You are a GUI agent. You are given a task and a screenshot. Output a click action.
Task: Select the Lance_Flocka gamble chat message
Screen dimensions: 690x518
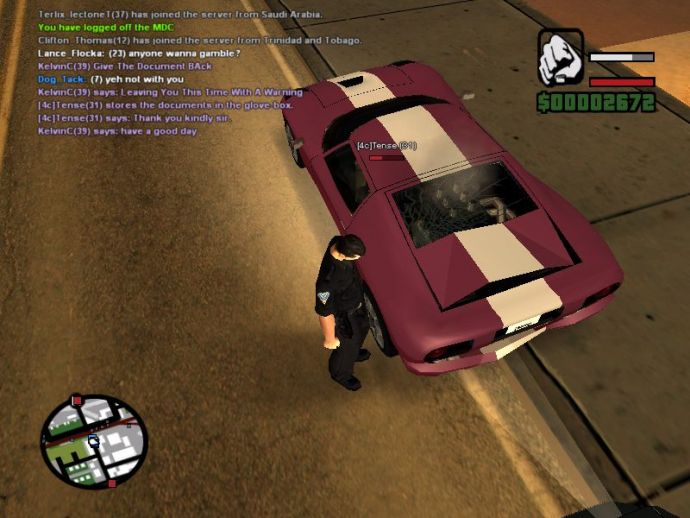coord(138,53)
